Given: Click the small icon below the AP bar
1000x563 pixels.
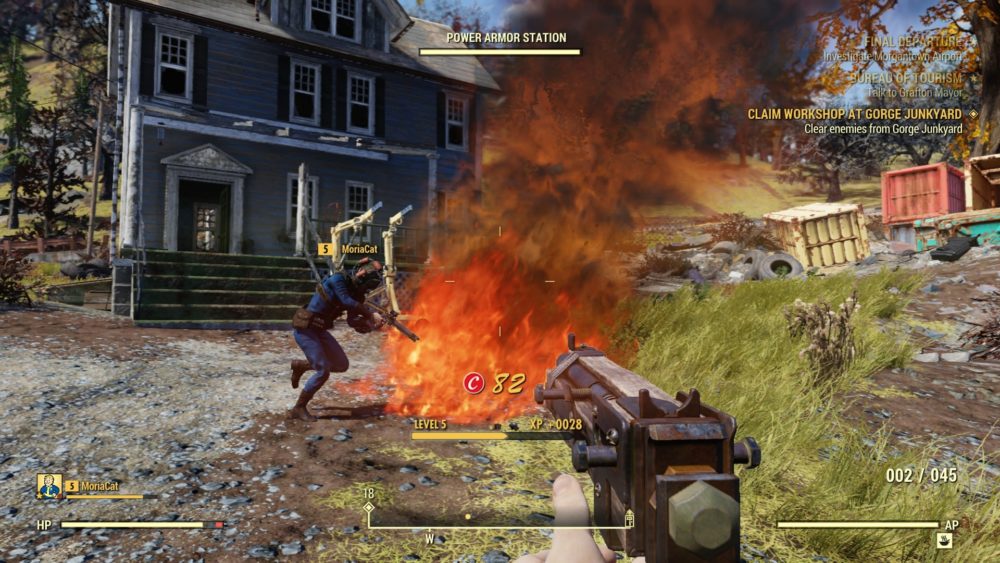Looking at the screenshot, I should coord(944,541).
